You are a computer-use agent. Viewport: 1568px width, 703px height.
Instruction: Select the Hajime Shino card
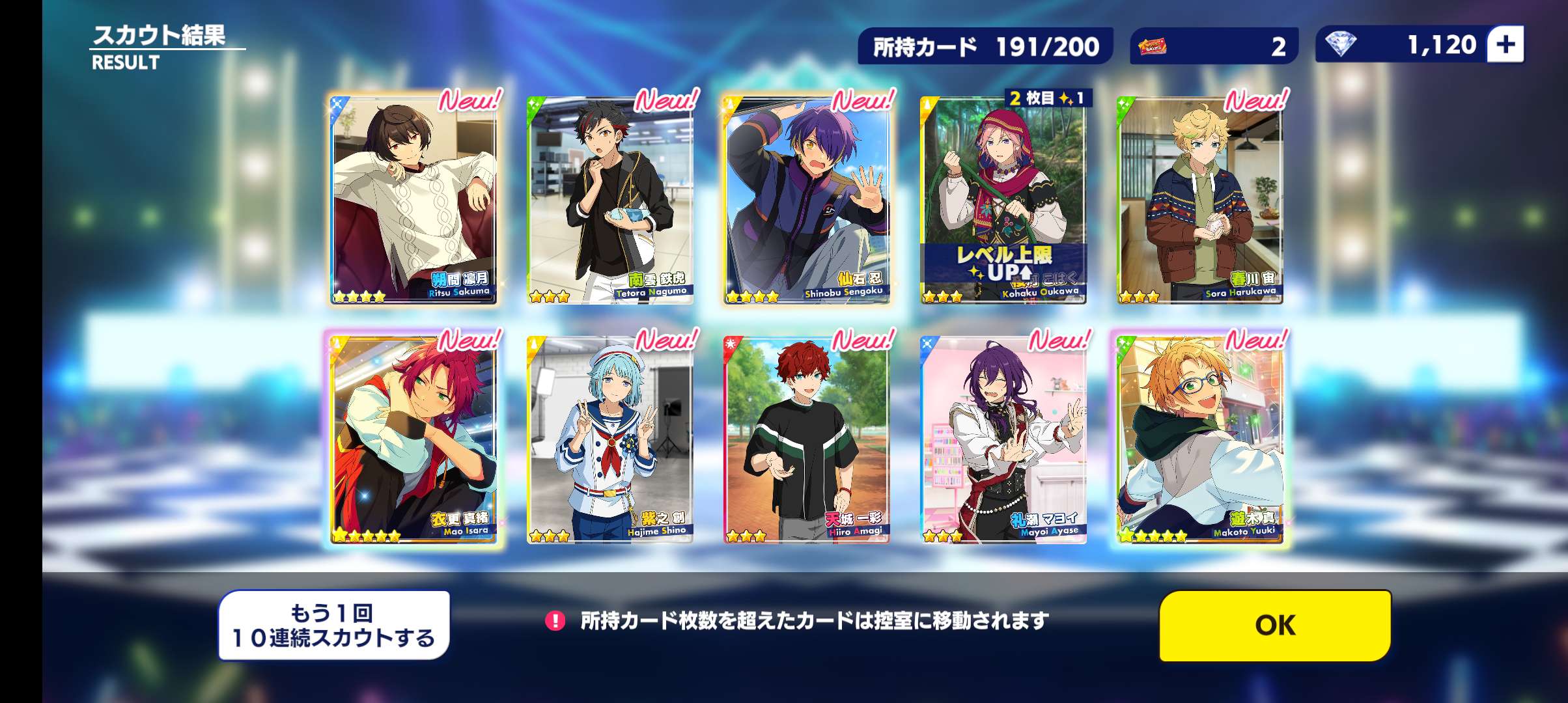tap(610, 438)
